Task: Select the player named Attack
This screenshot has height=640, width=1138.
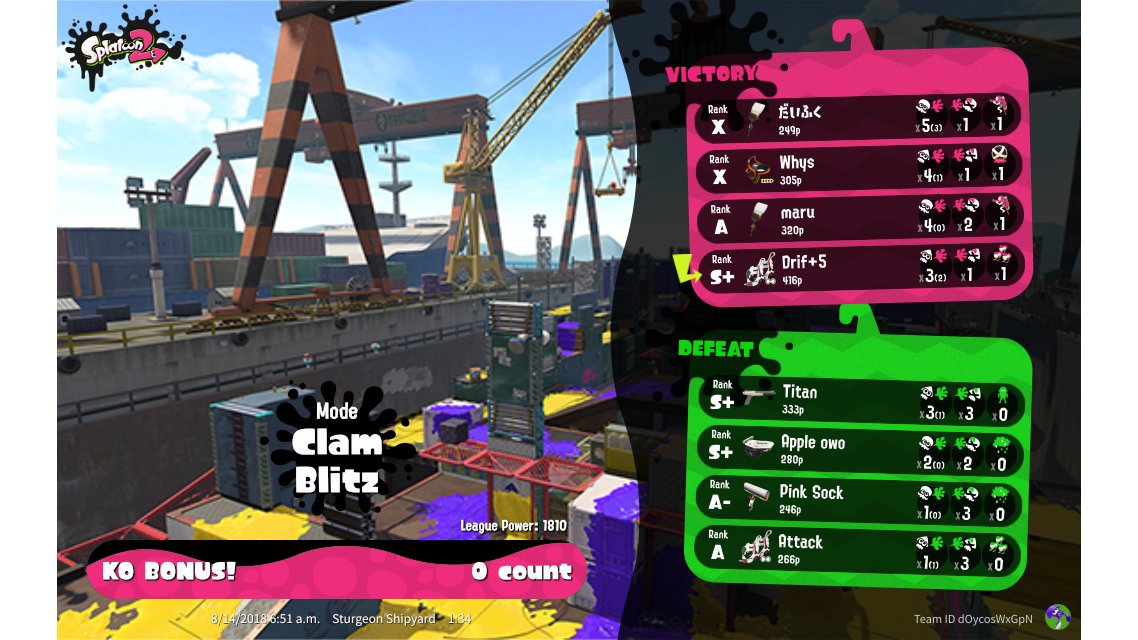Action: point(860,549)
